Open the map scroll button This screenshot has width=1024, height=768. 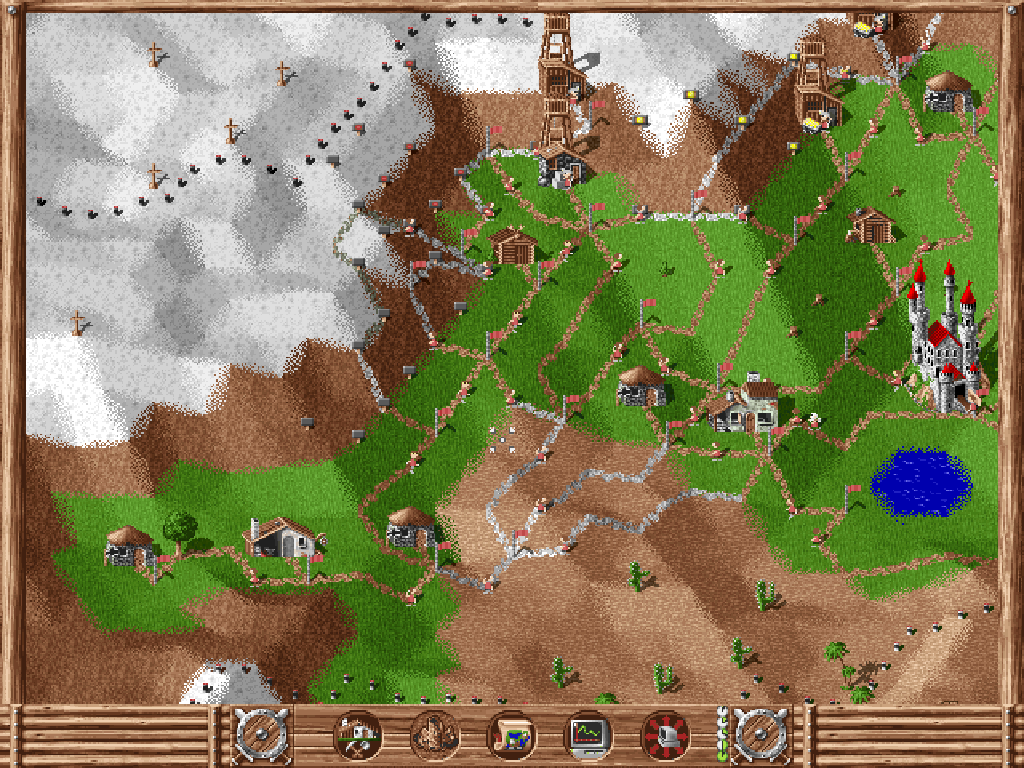[x=511, y=735]
